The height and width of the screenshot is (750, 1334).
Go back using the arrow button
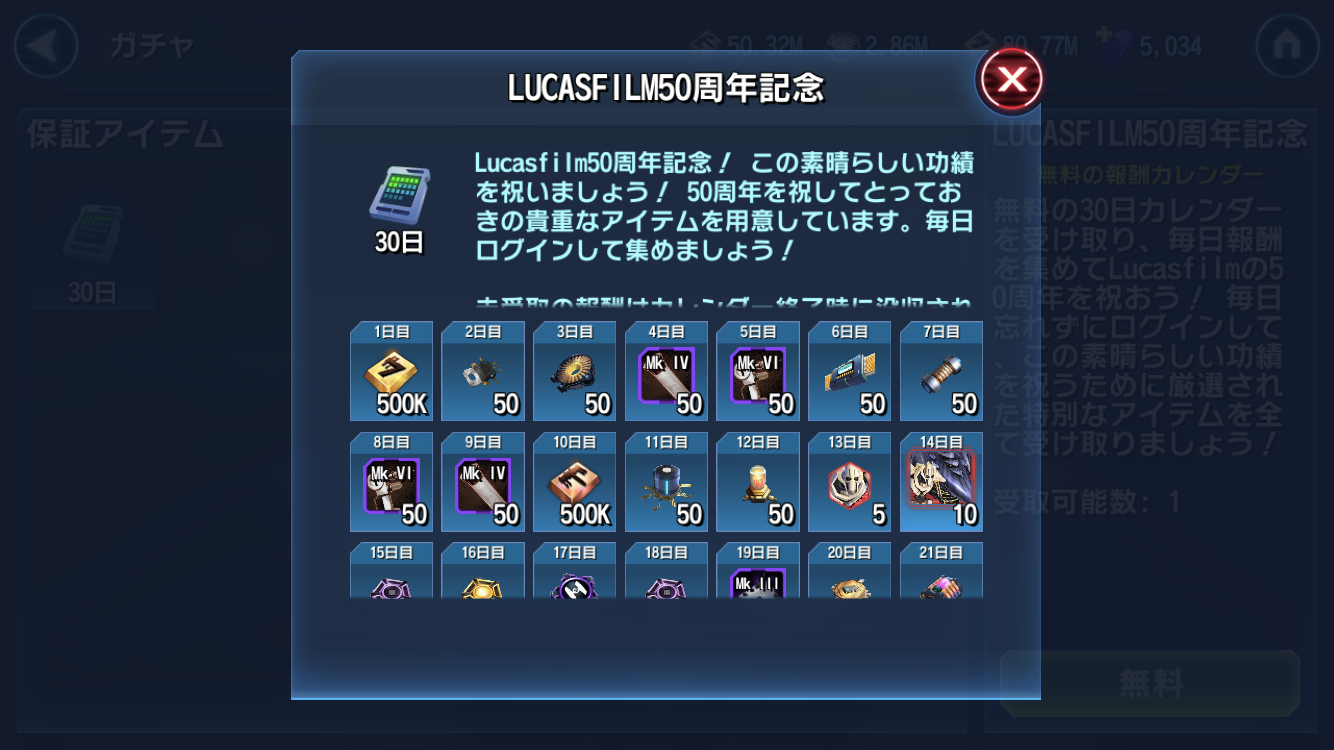[x=46, y=46]
